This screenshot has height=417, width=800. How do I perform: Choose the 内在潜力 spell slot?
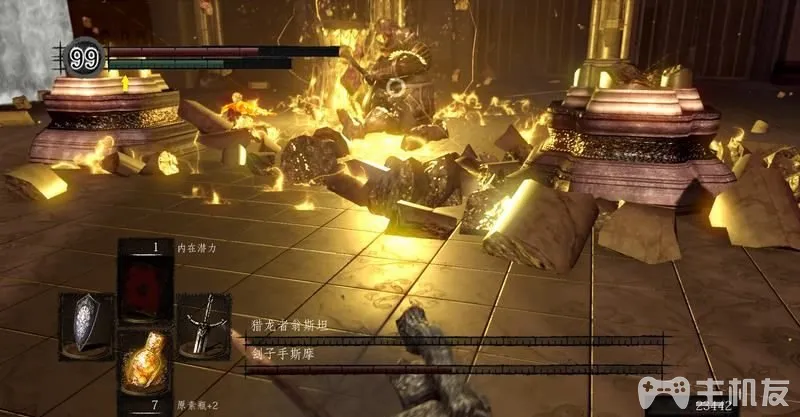pos(146,282)
